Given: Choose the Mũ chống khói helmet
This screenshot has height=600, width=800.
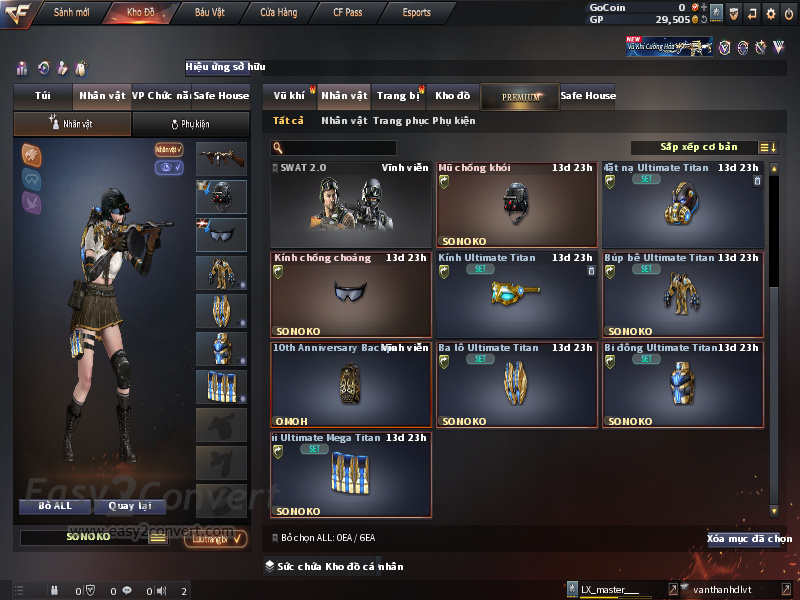Looking at the screenshot, I should (516, 205).
